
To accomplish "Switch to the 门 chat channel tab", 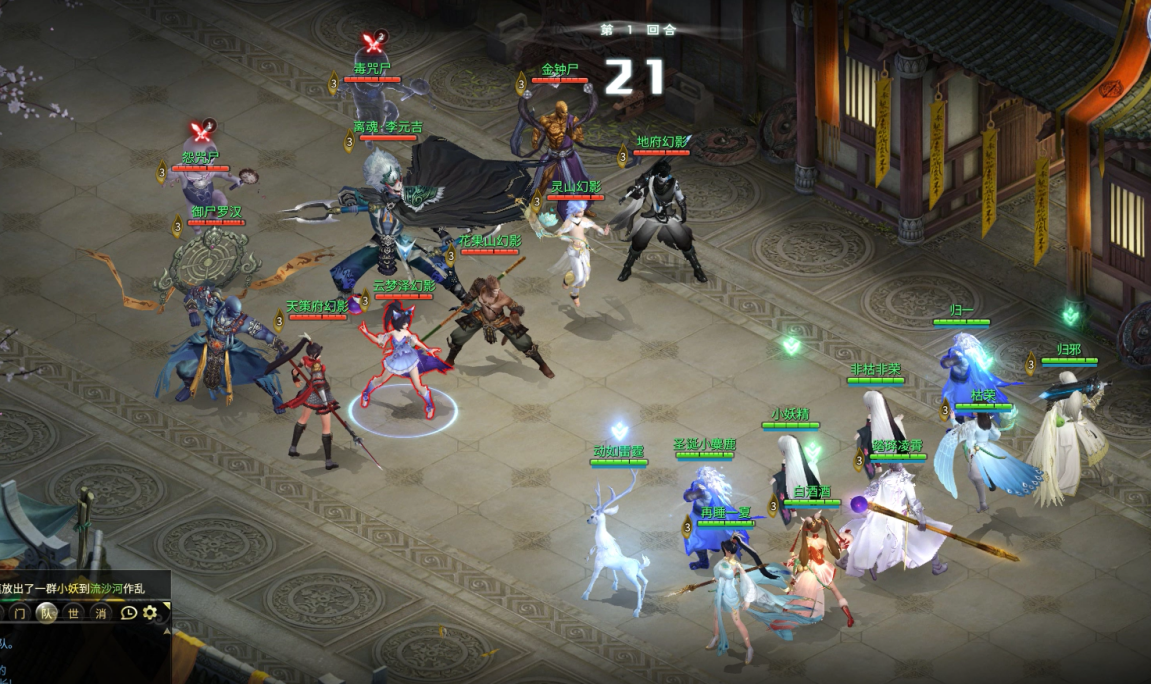I will pos(19,613).
